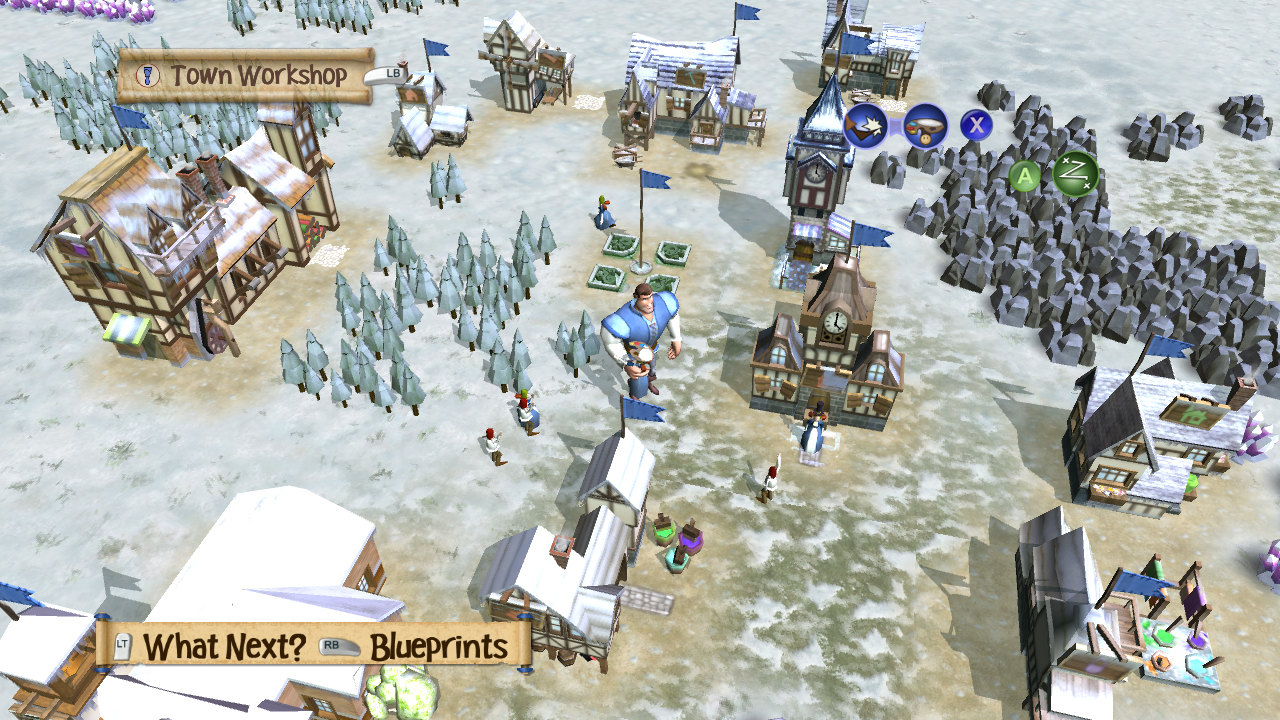Select the purple dye barrel at the market stall
The image size is (1280, 720).
tap(690, 540)
